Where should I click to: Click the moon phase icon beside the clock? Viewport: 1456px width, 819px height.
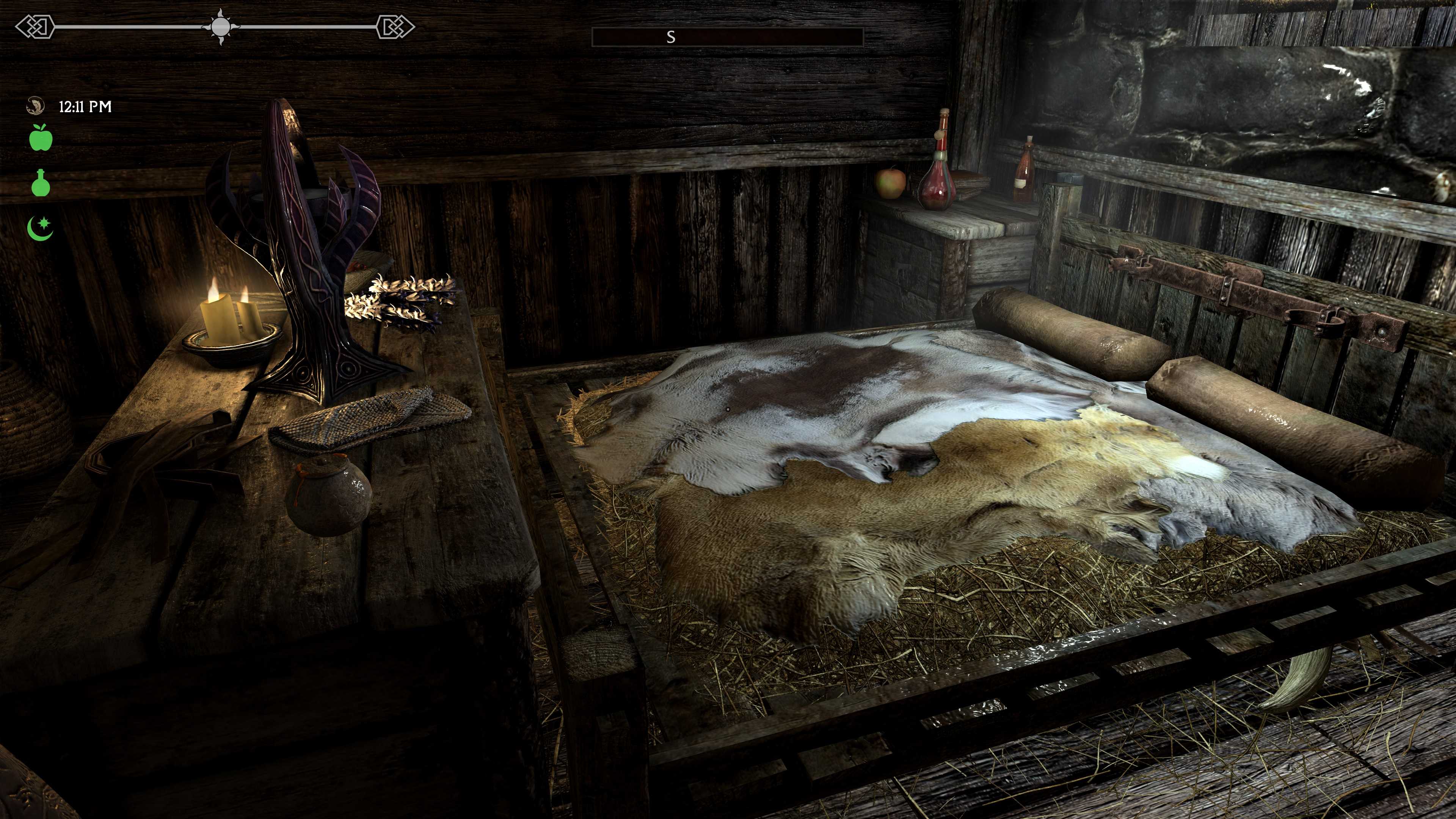click(36, 106)
